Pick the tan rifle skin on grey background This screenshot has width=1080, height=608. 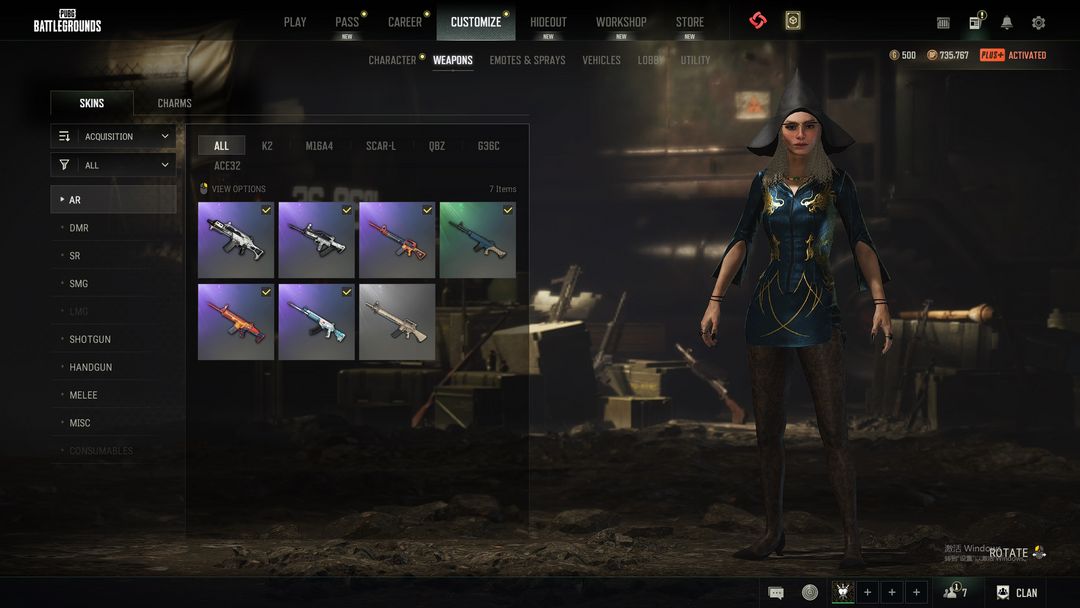pyautogui.click(x=397, y=321)
